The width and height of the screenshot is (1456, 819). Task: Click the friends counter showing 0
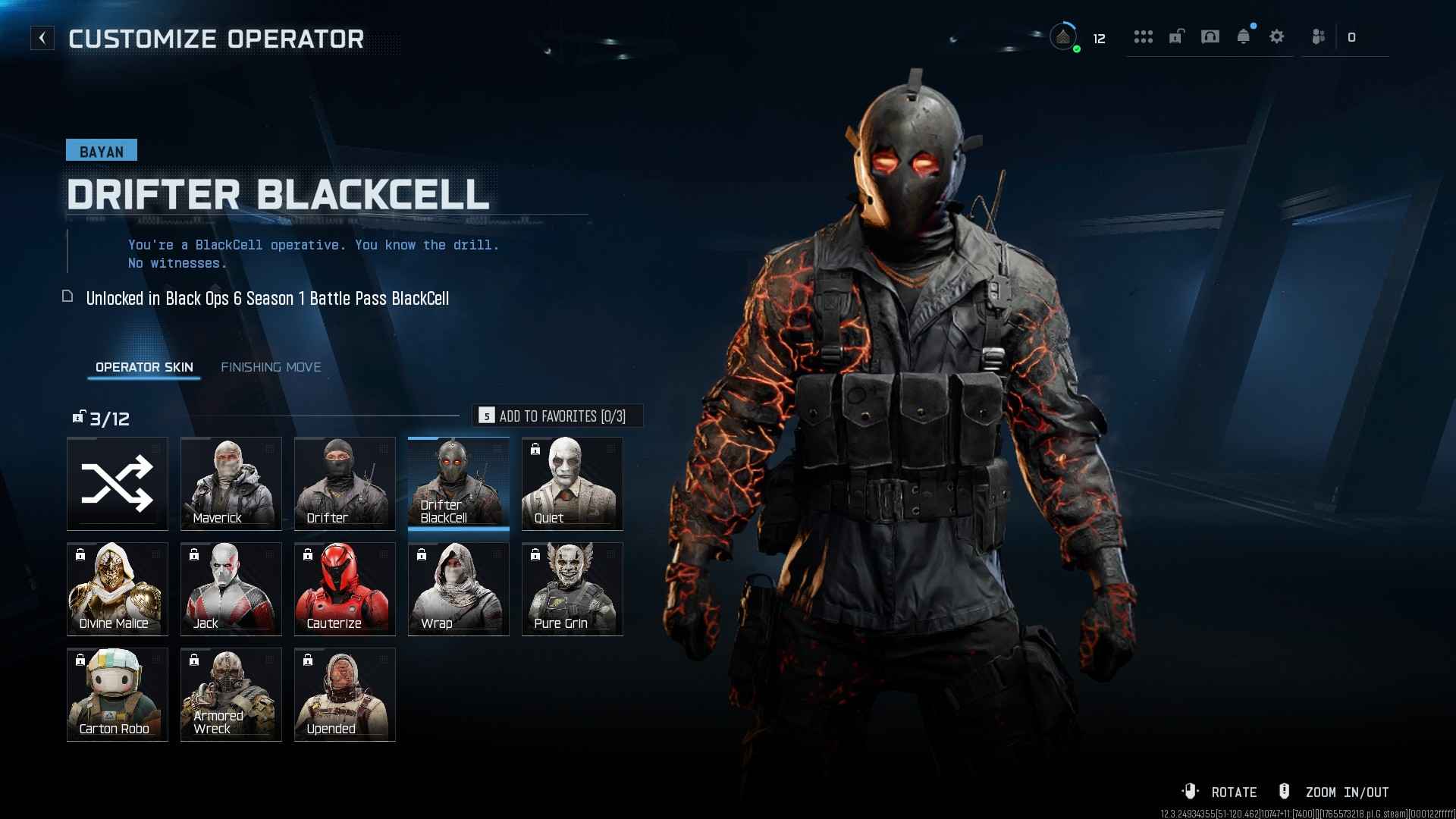(1352, 36)
